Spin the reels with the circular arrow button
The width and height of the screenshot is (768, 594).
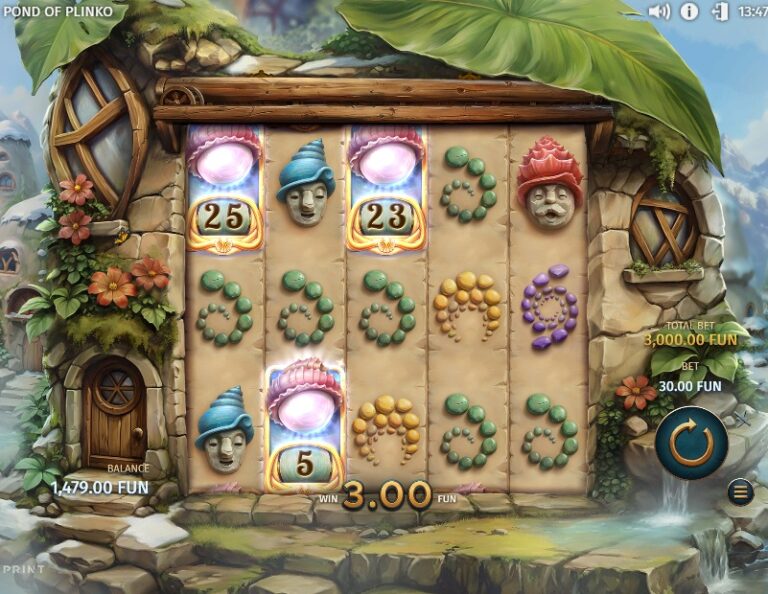click(x=691, y=443)
